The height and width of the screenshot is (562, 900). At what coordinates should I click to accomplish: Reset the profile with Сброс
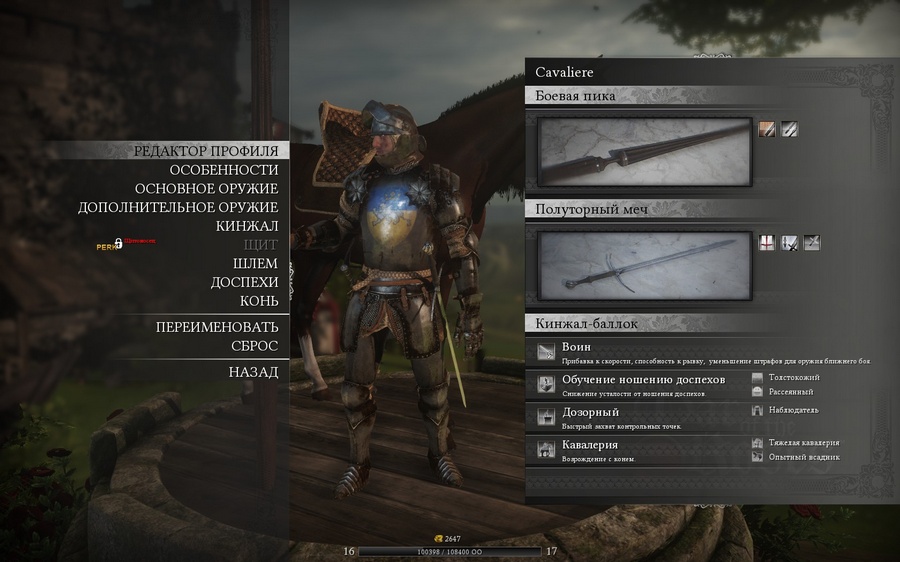(x=254, y=346)
